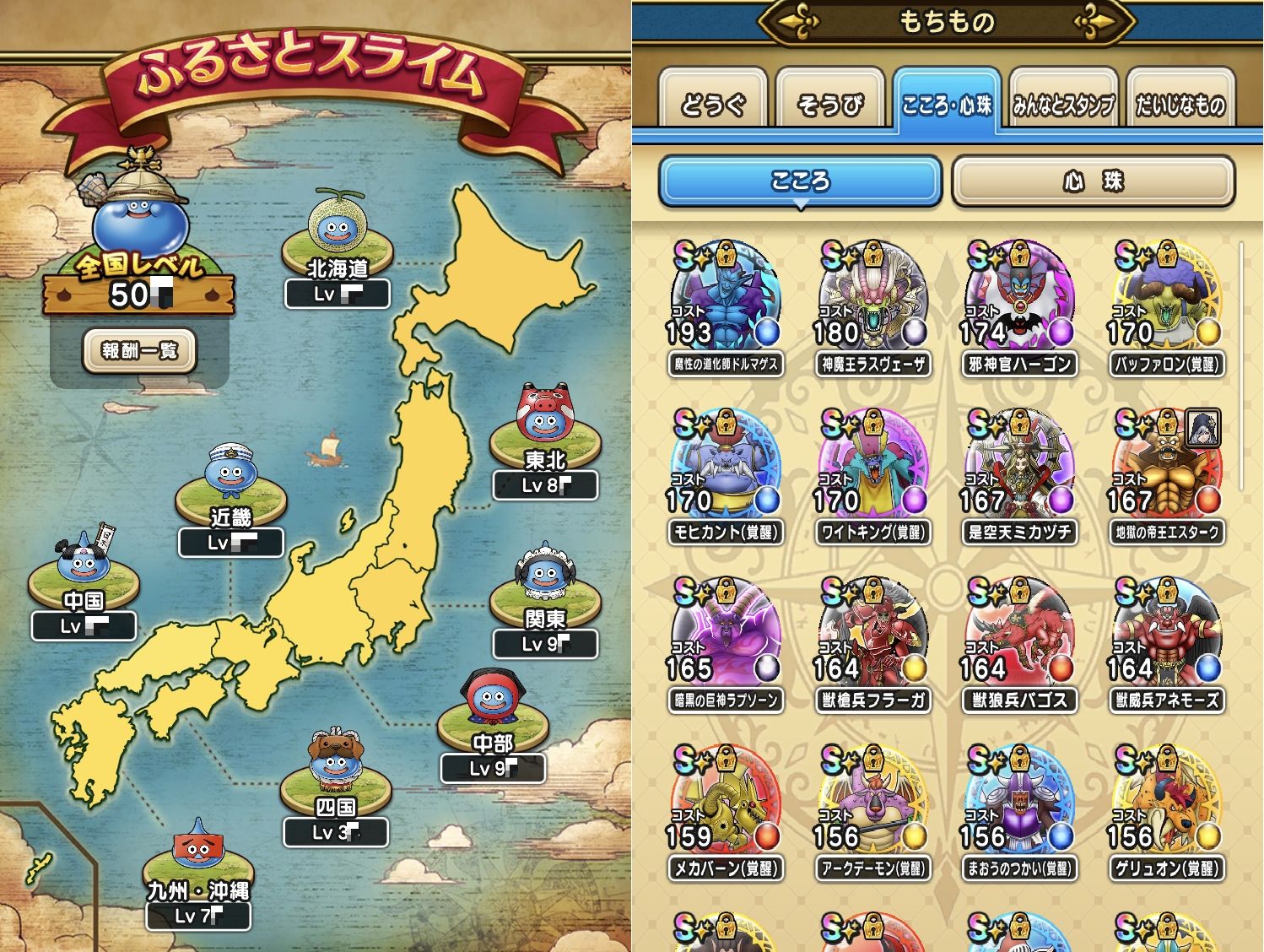The image size is (1264, 952).
Task: Pick the 九州・沖縄 region slime
Action: tap(197, 852)
